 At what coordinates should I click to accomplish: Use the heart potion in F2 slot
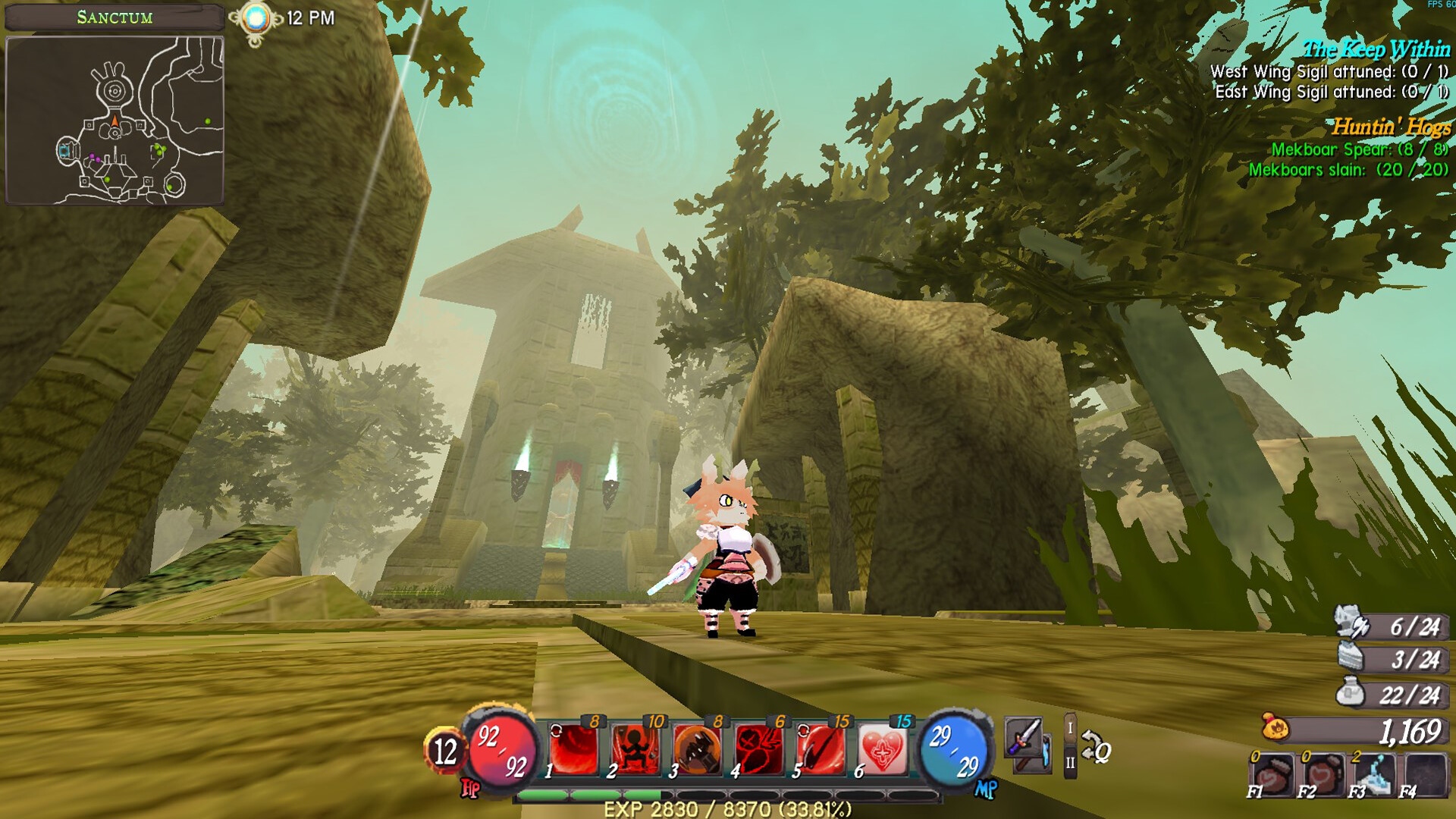click(1323, 775)
